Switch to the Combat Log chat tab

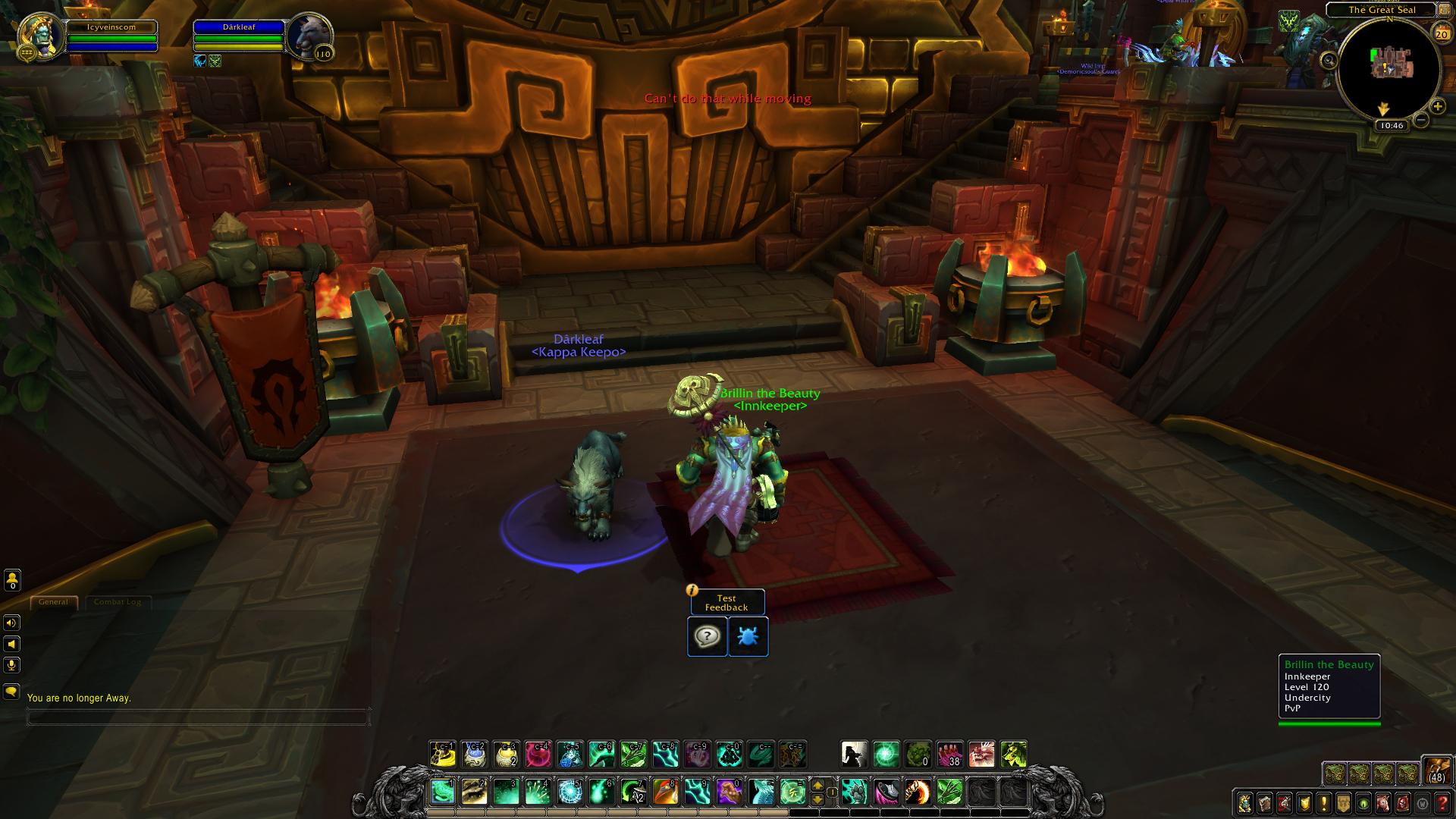[118, 602]
